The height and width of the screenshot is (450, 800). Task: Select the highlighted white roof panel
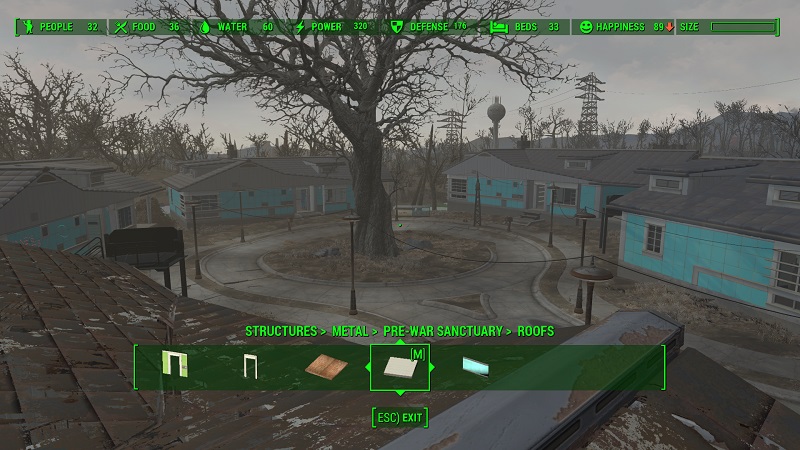(399, 368)
